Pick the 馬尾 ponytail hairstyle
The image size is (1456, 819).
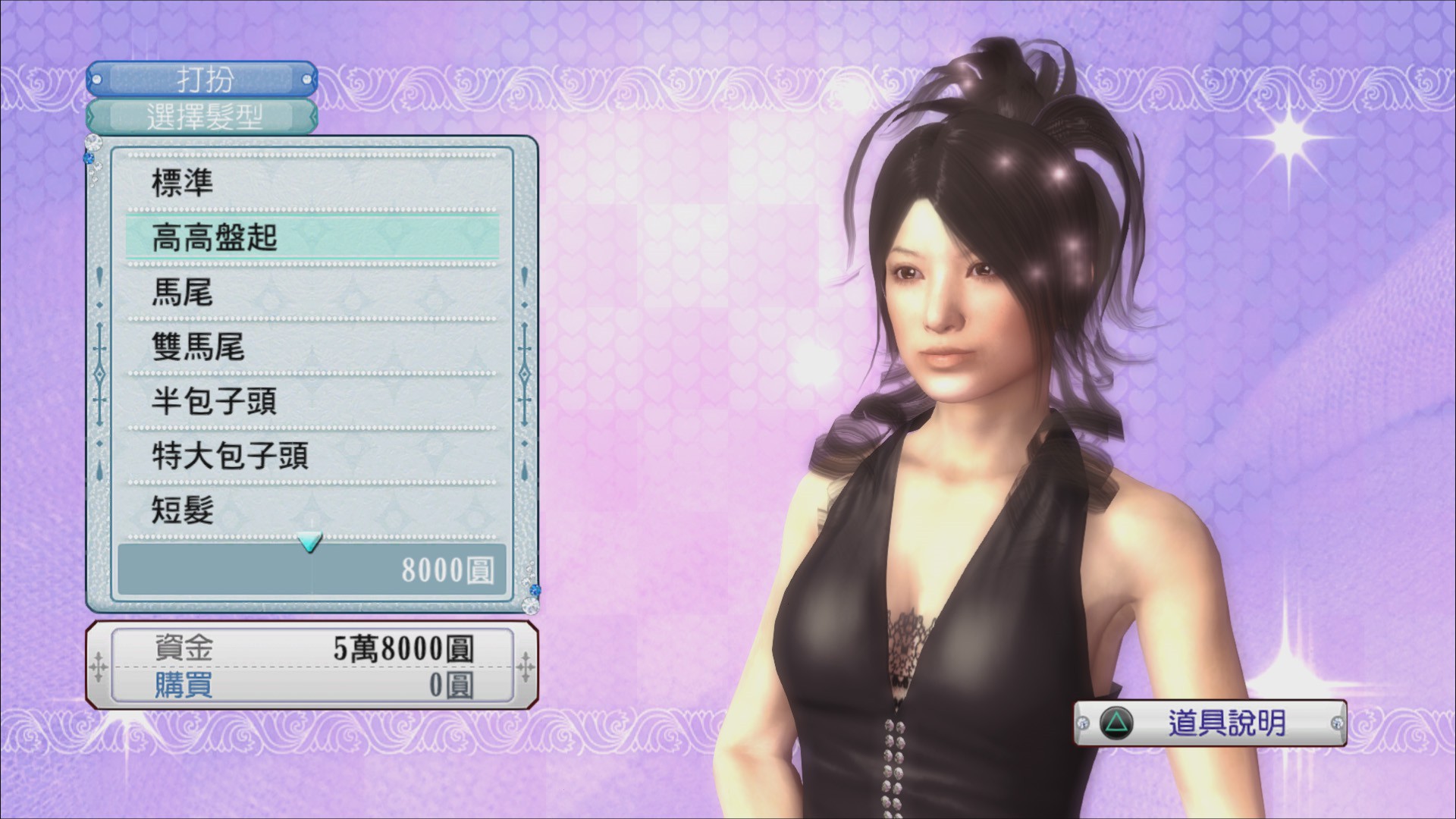[311, 292]
